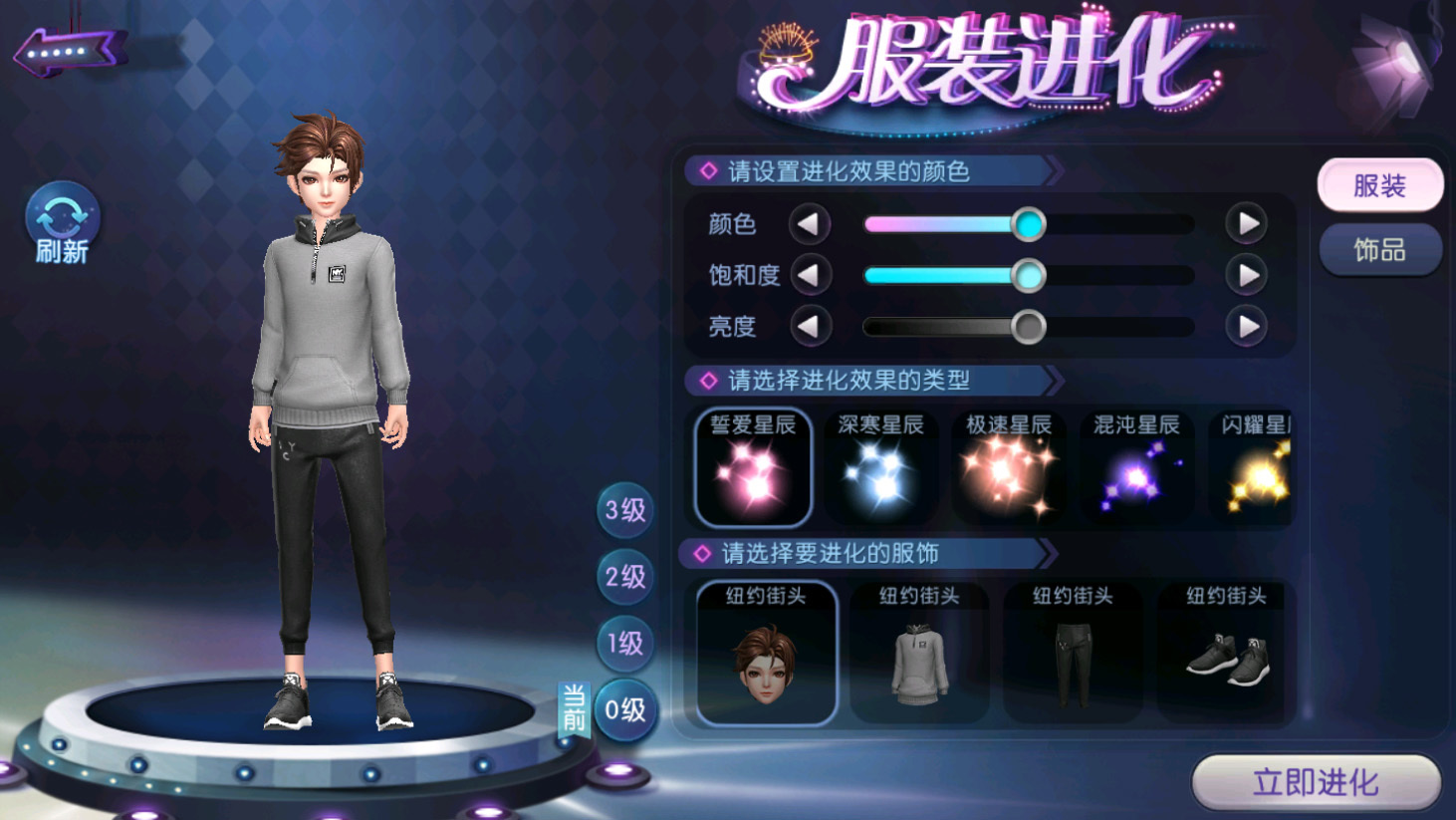Image resolution: width=1456 pixels, height=820 pixels.
Task: Pick the 纽约街头 sneakers item
Action: 1226,653
